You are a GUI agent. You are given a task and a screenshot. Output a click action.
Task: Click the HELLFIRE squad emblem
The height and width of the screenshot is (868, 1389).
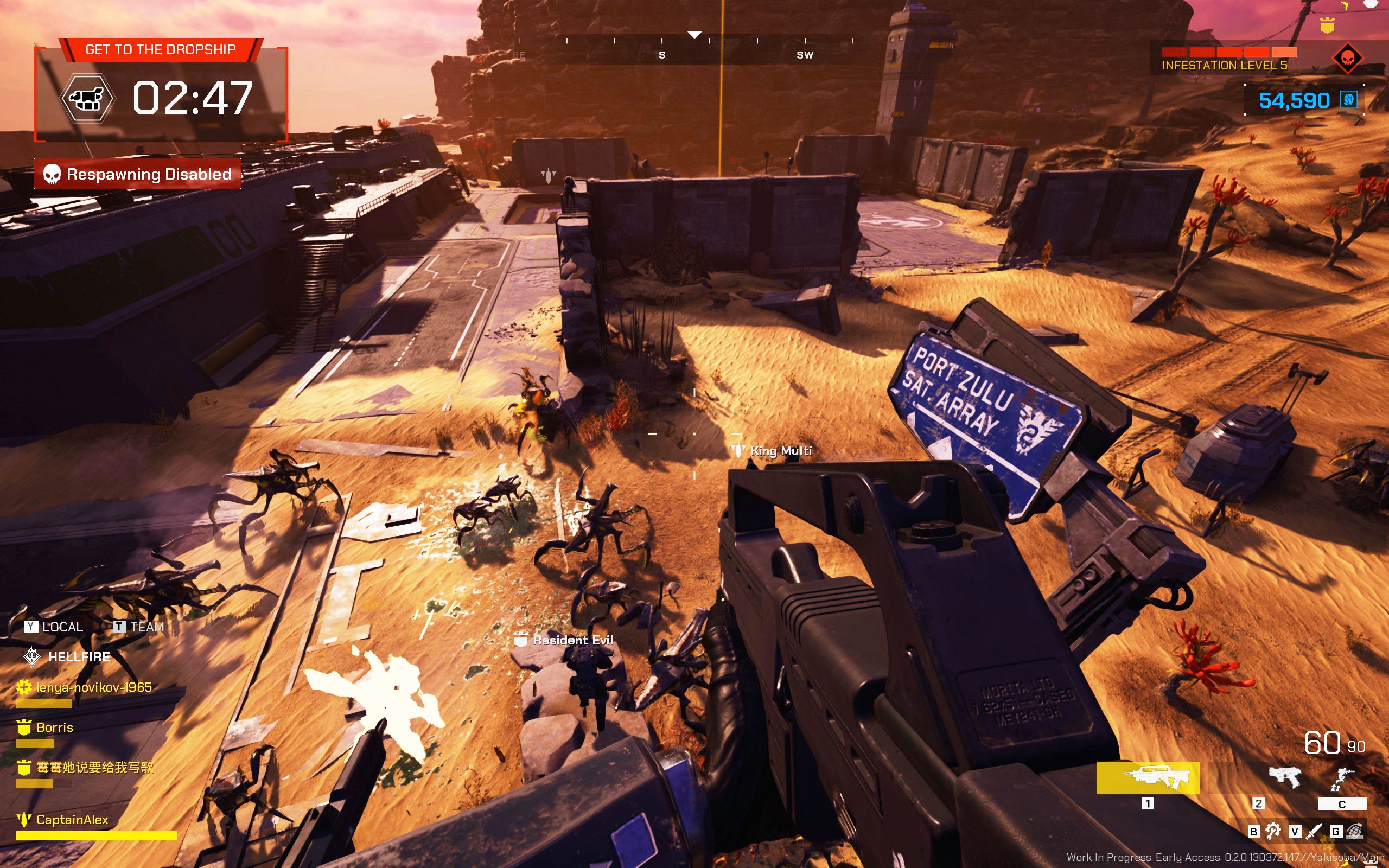[31, 656]
